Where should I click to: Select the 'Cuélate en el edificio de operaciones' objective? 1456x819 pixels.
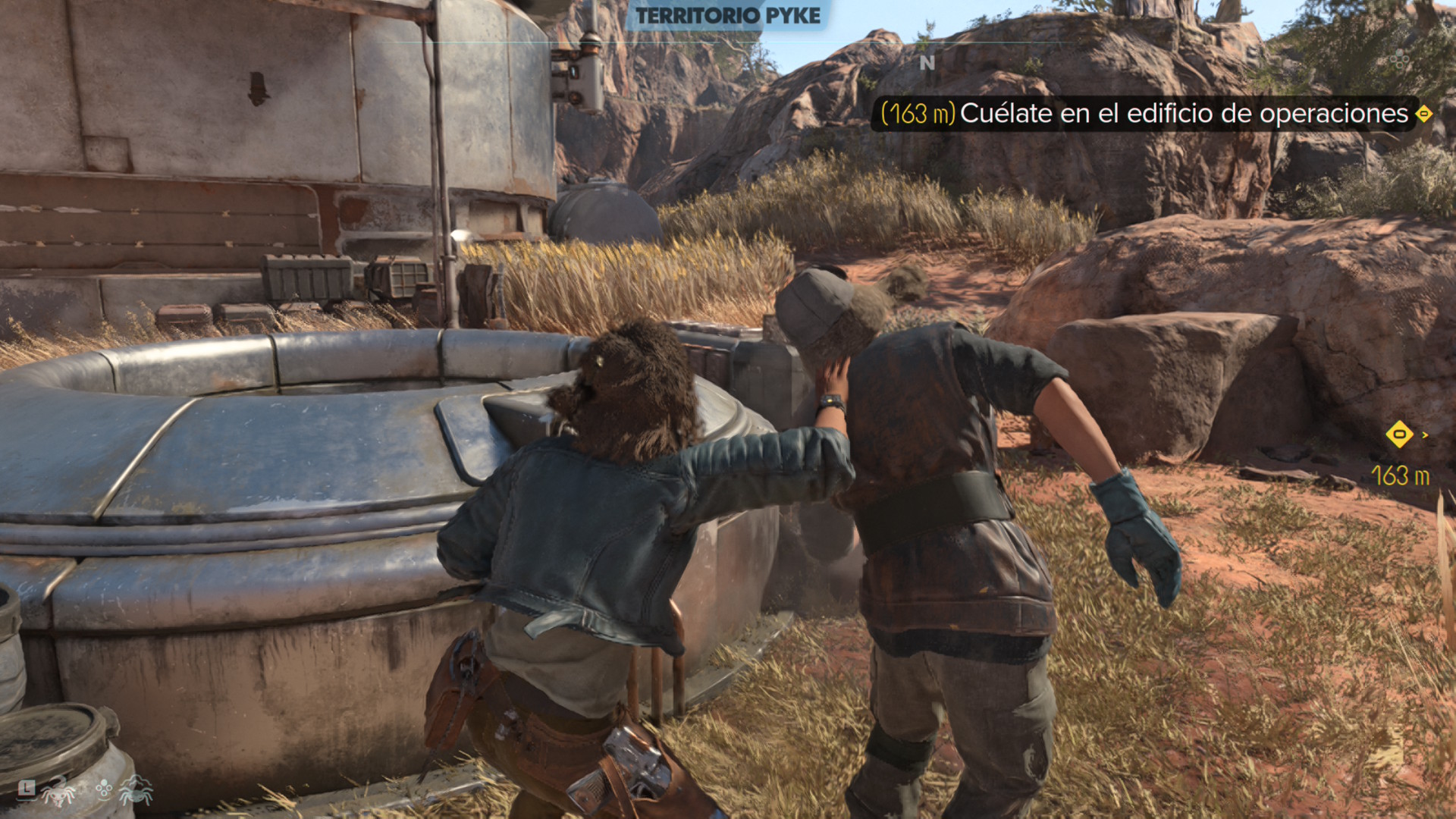coord(1183,114)
